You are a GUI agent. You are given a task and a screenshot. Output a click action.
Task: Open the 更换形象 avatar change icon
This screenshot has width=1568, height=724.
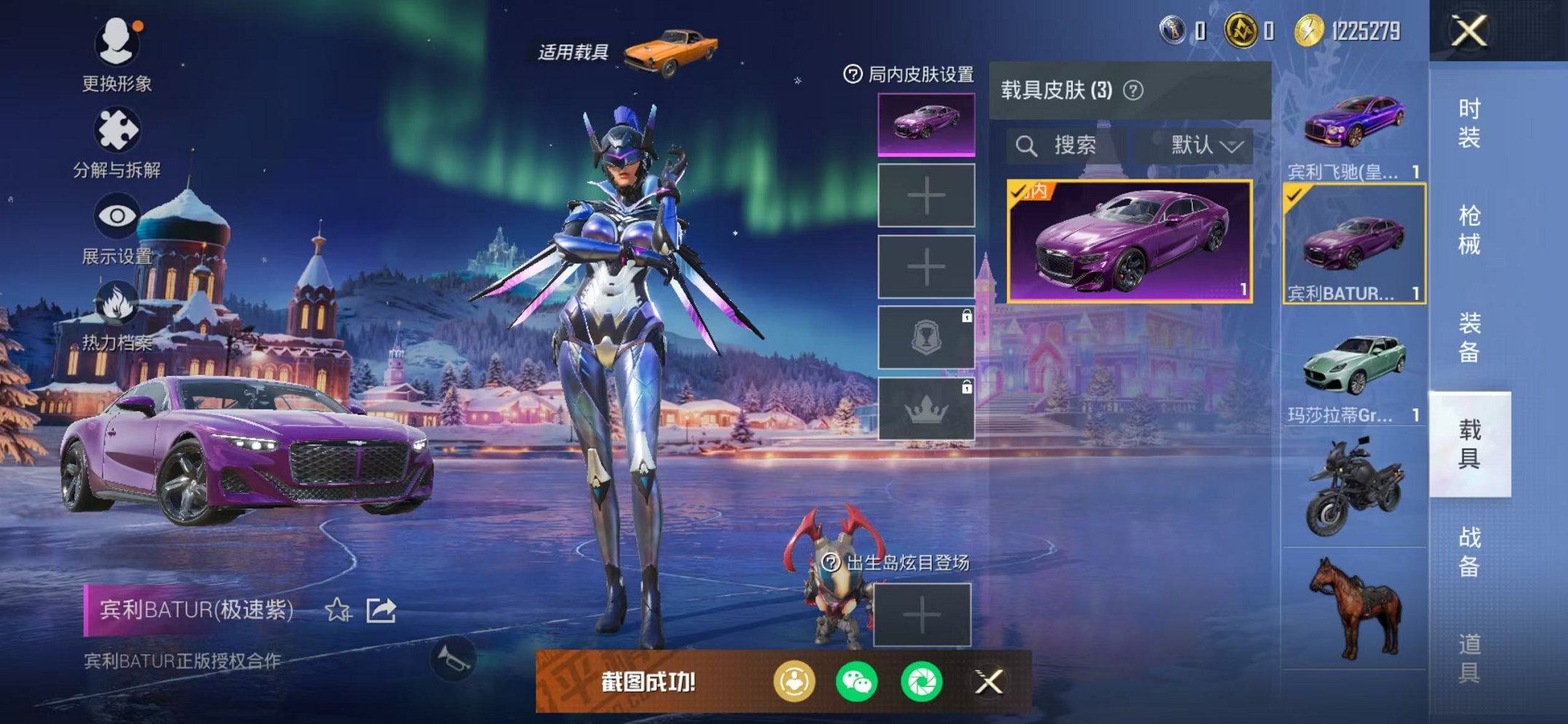point(117,44)
